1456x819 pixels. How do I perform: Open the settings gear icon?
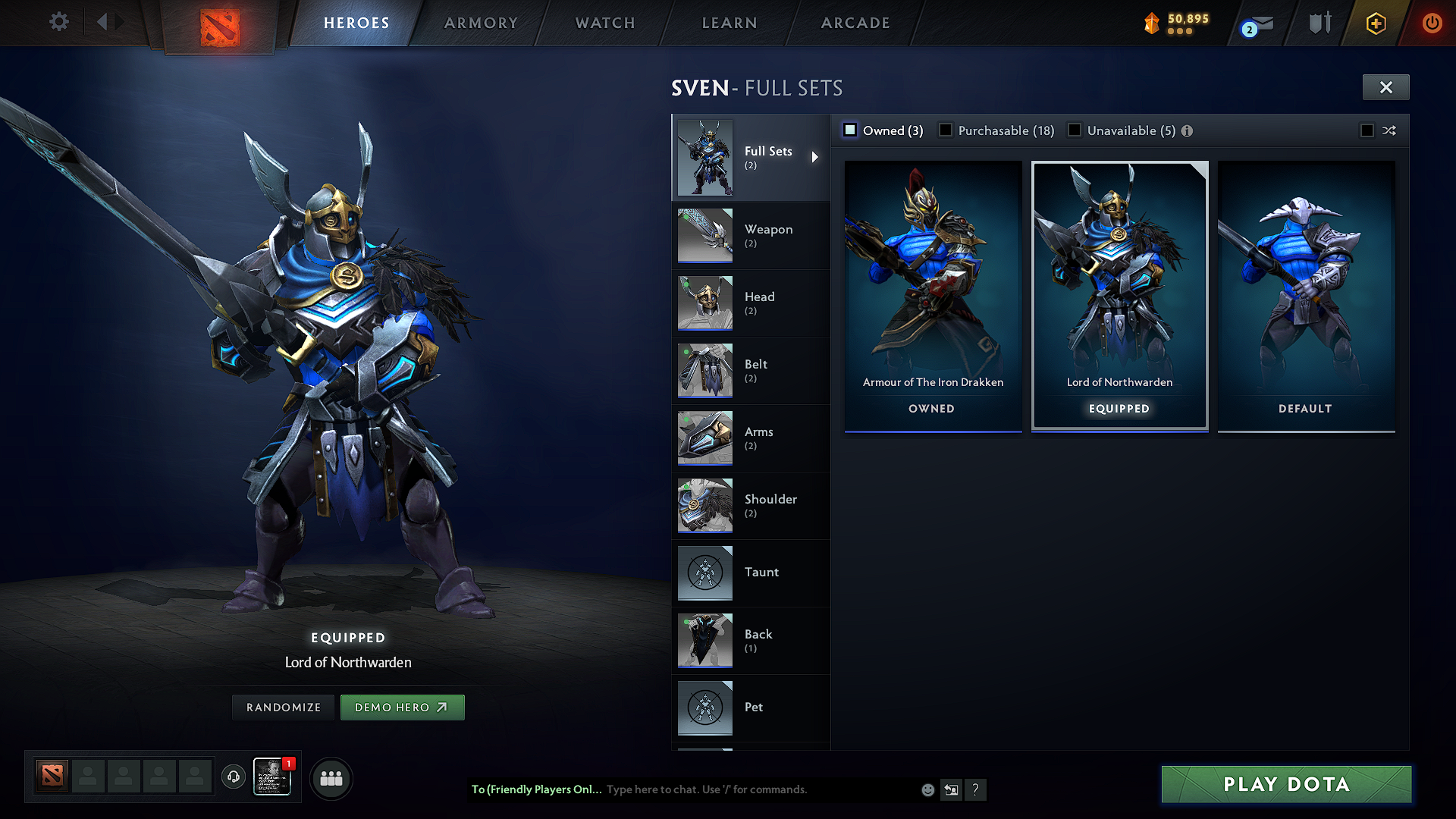tap(58, 23)
